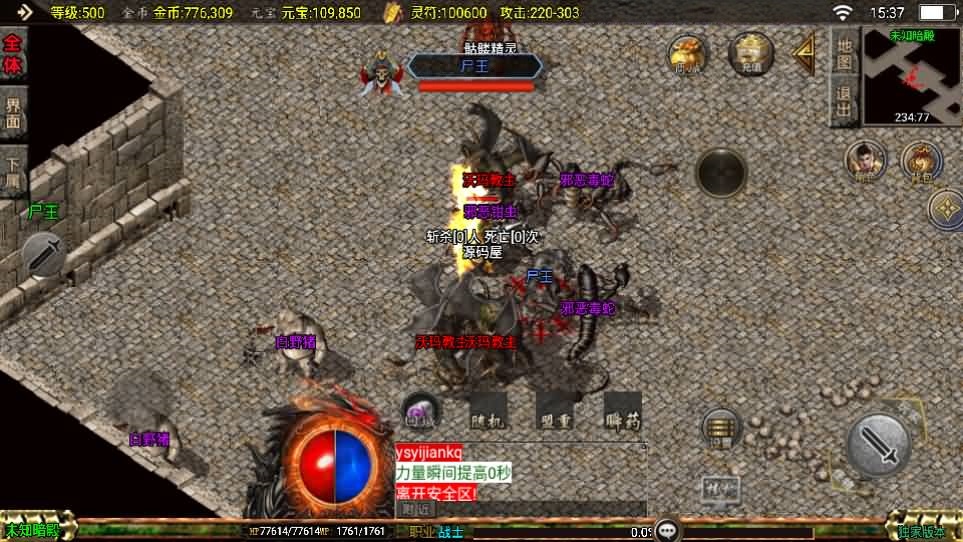Tap the sword icon below 尸王 label
The height and width of the screenshot is (542, 963).
point(44,254)
